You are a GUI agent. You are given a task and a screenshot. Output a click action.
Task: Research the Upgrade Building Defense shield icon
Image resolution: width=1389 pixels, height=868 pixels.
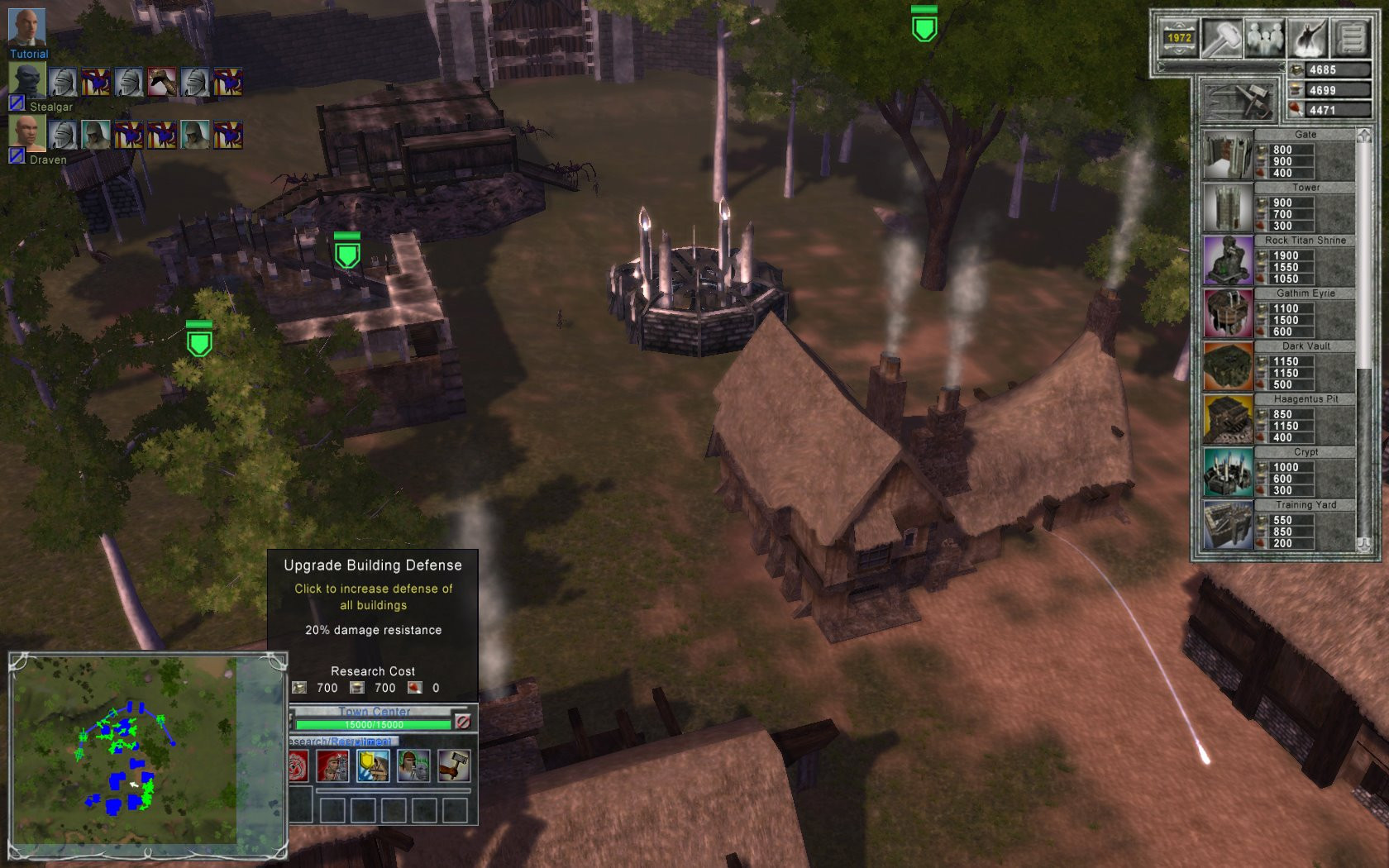point(372,766)
